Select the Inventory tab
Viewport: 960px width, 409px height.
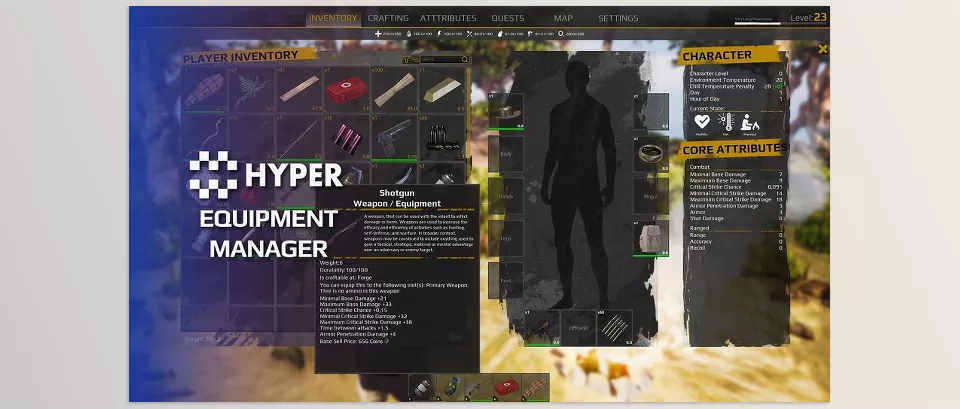pyautogui.click(x=333, y=18)
